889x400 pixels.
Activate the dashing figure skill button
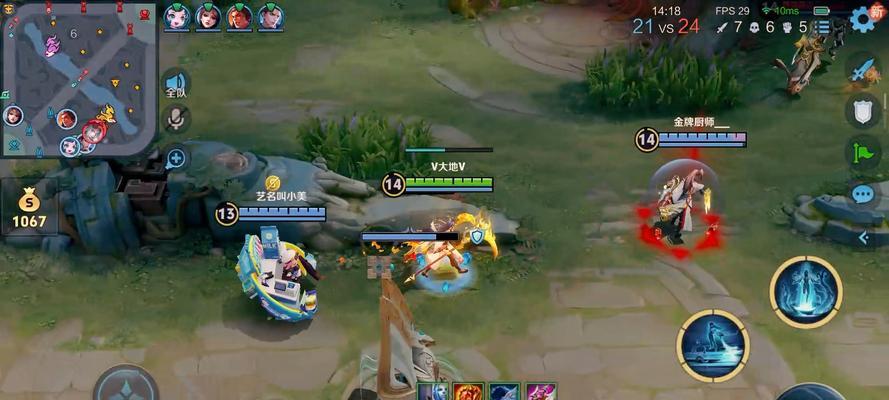[713, 346]
